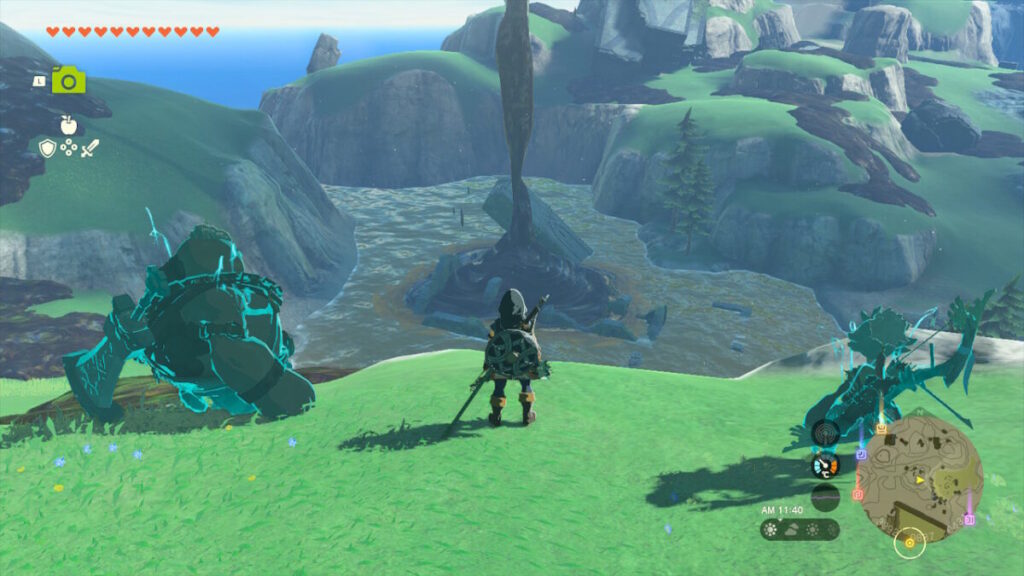Select the temperature gauge icon
Image resolution: width=1024 pixels, height=576 pixels.
(x=825, y=466)
